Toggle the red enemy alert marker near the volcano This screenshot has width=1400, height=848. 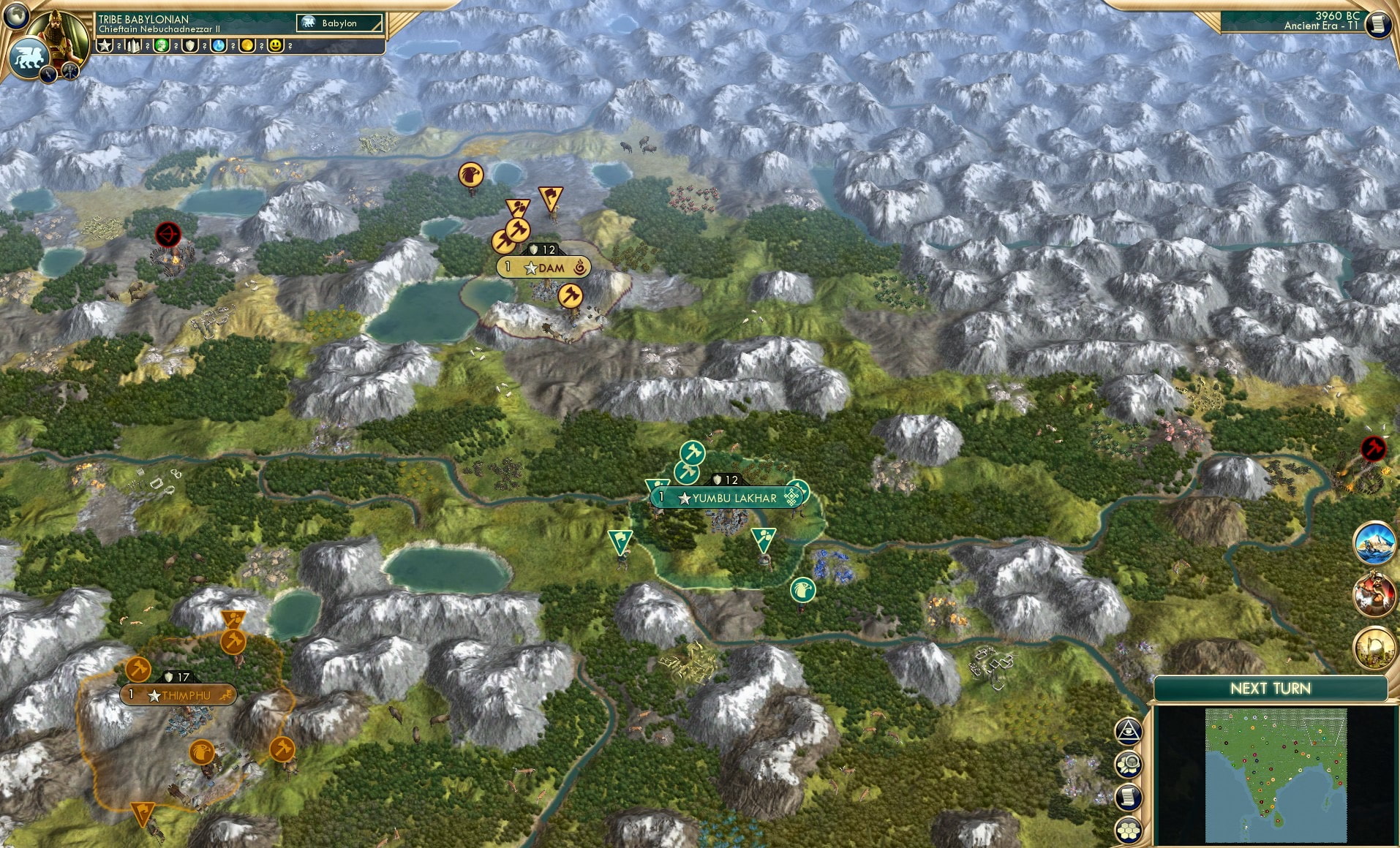pos(168,235)
